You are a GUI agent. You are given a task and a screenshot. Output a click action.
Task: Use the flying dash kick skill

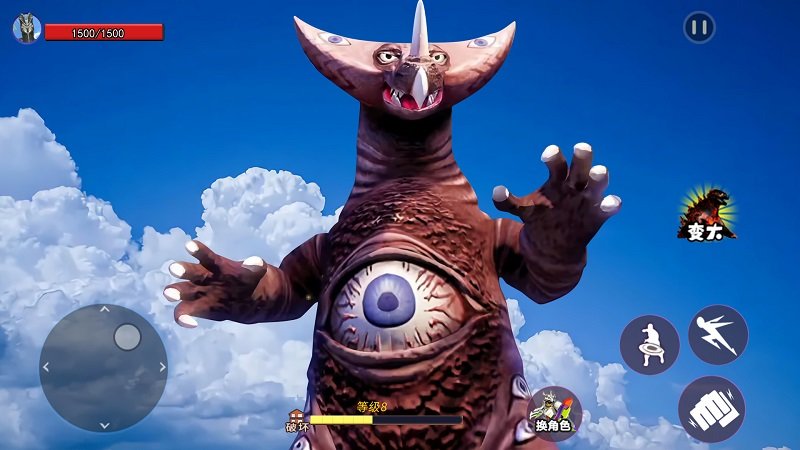pyautogui.click(x=717, y=334)
